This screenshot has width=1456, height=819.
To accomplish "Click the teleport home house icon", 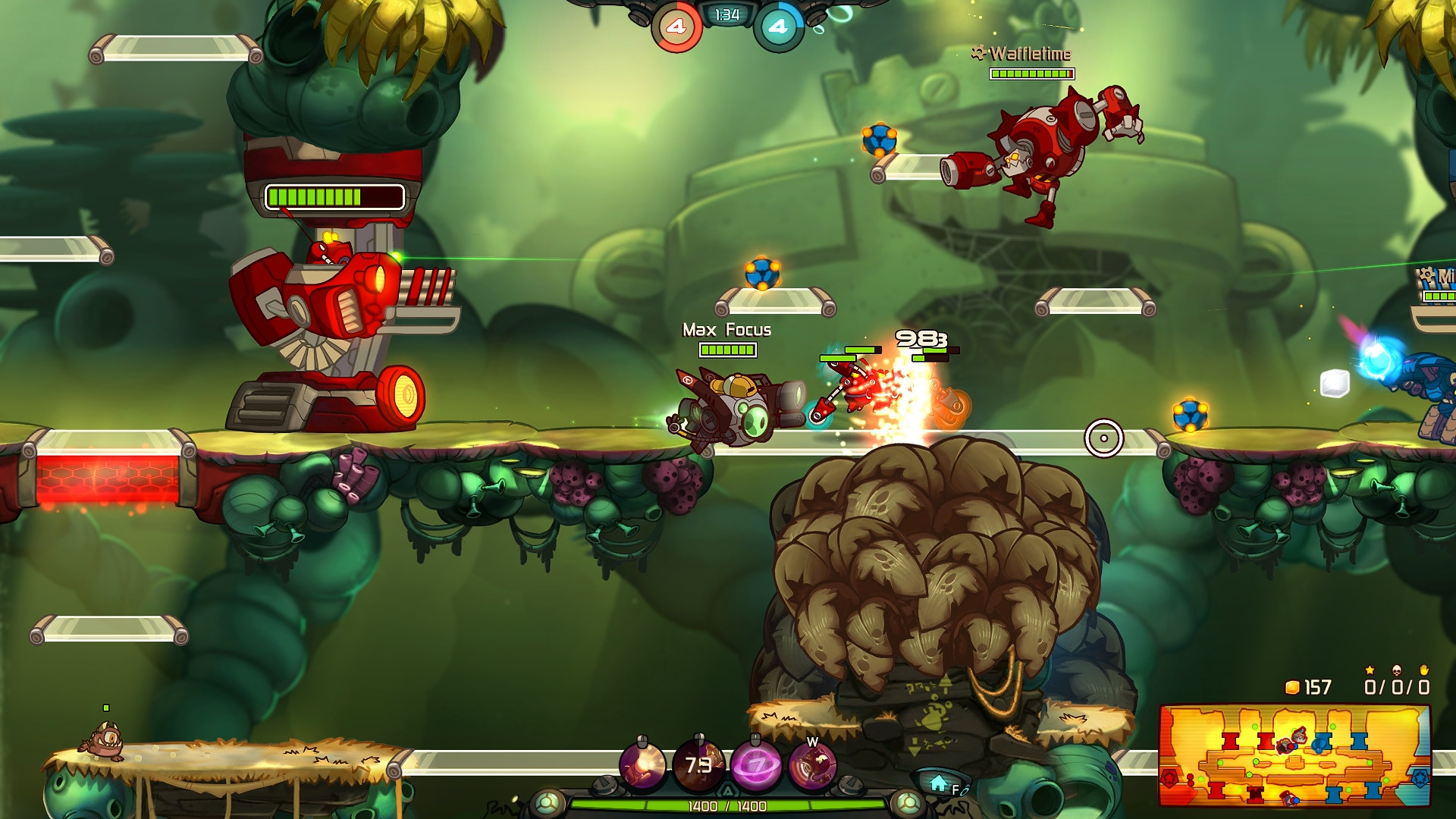I will (x=939, y=784).
